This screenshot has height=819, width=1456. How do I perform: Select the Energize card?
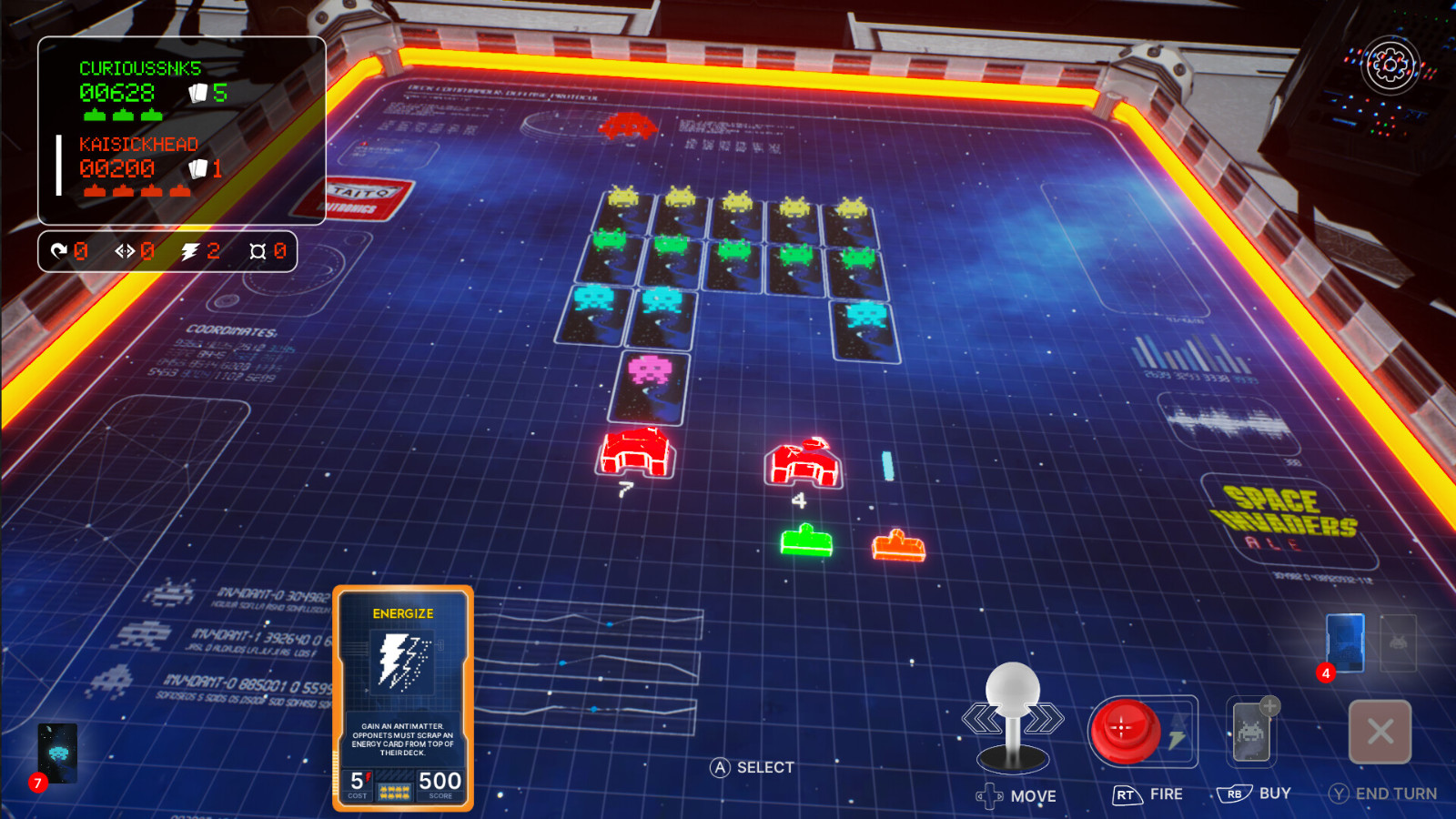coord(403,697)
